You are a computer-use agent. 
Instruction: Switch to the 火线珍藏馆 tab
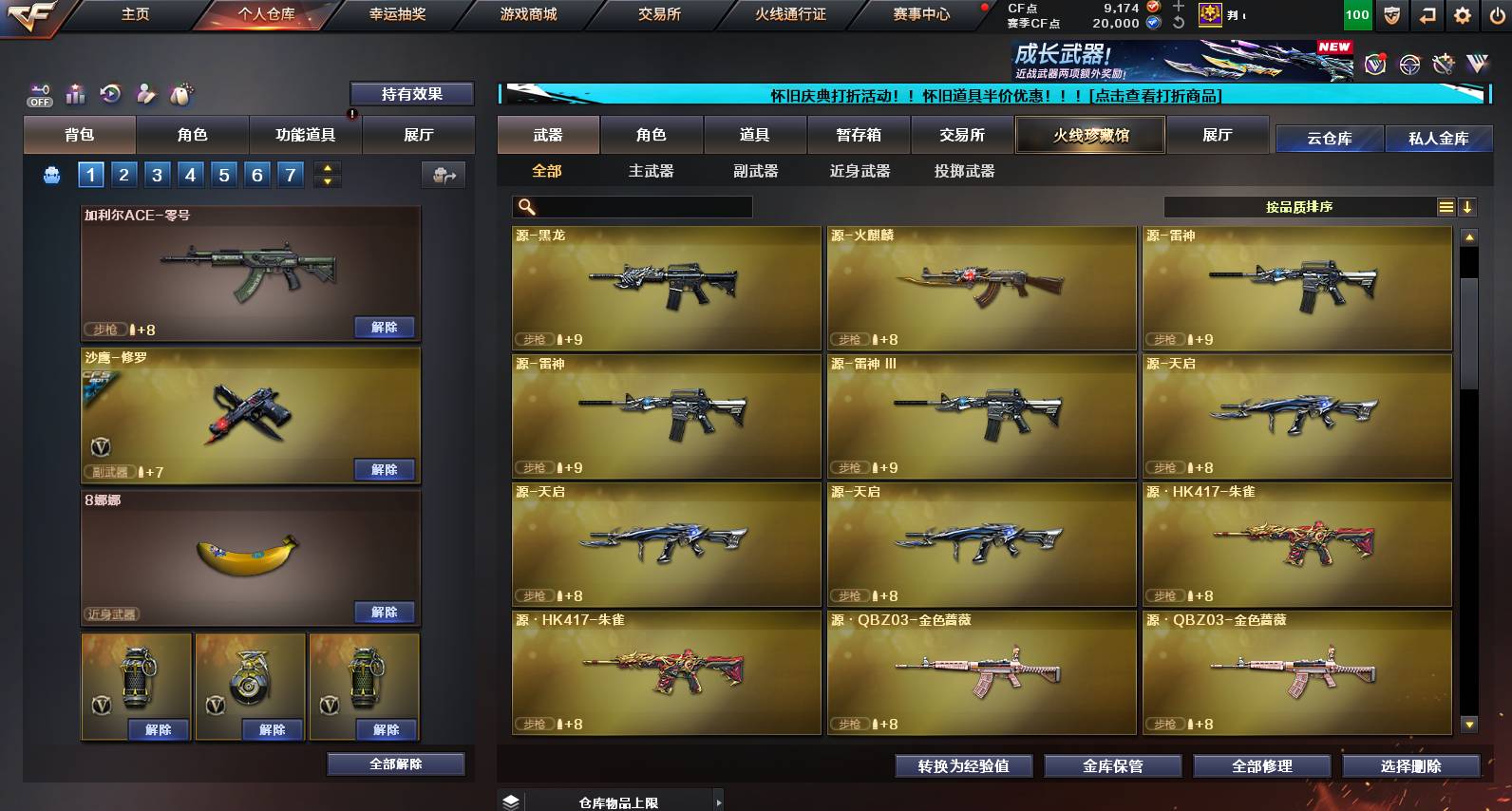pos(1090,135)
